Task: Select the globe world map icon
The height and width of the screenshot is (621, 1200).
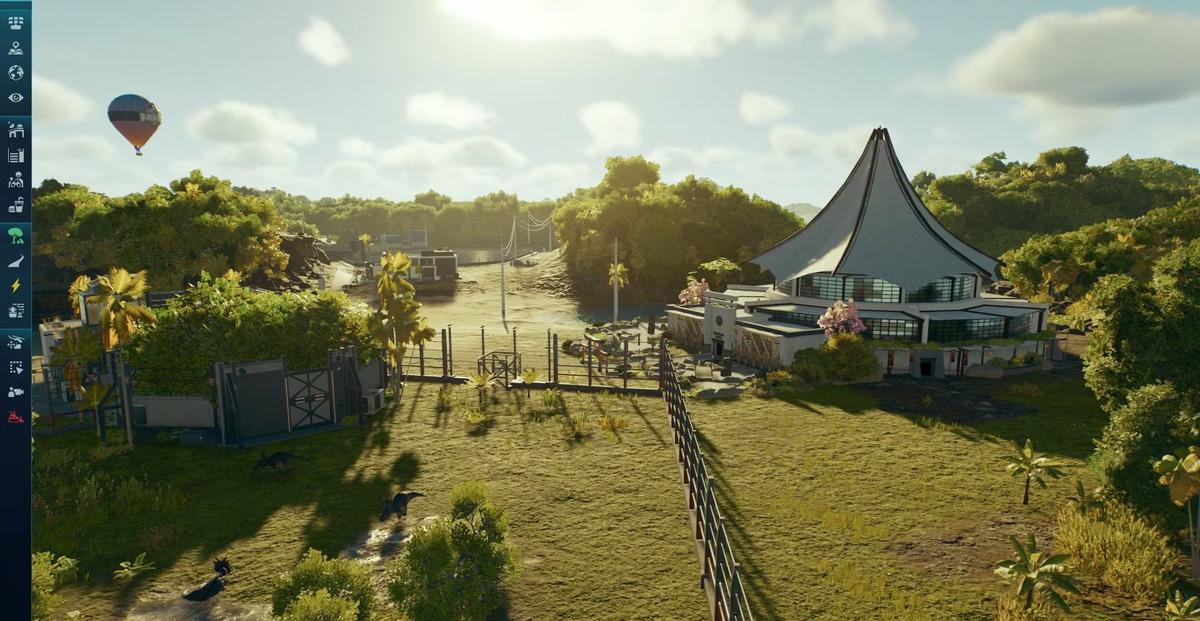Action: pyautogui.click(x=15, y=72)
